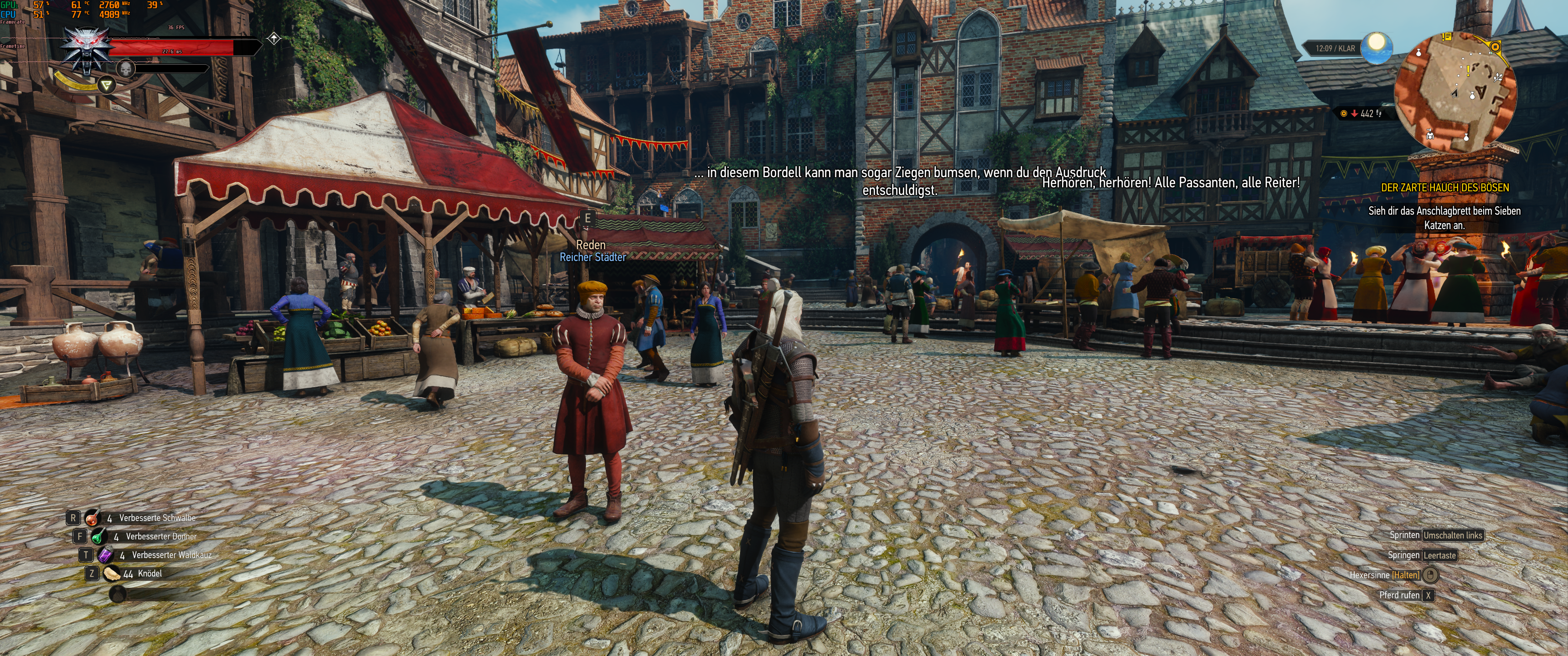Click the wolf medallion icon
The width and height of the screenshot is (1568, 656).
(x=88, y=51)
